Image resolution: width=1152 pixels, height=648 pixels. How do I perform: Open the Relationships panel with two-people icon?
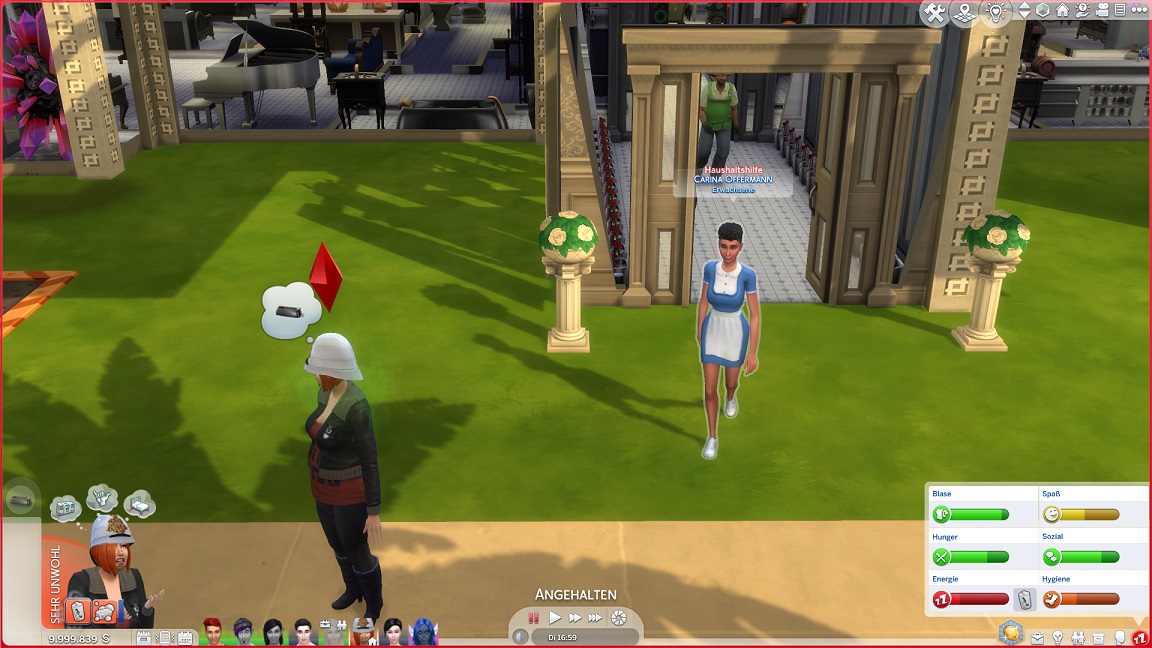(1078, 637)
